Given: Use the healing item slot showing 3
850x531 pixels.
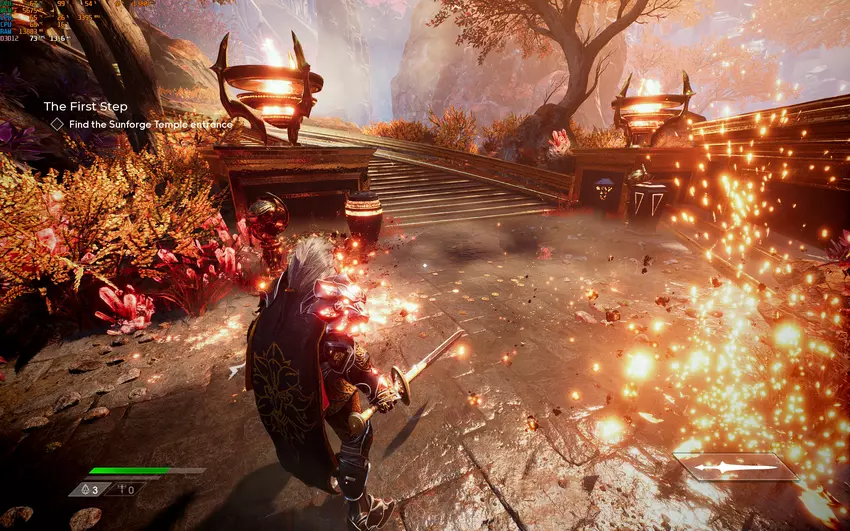Looking at the screenshot, I should 91,489.
